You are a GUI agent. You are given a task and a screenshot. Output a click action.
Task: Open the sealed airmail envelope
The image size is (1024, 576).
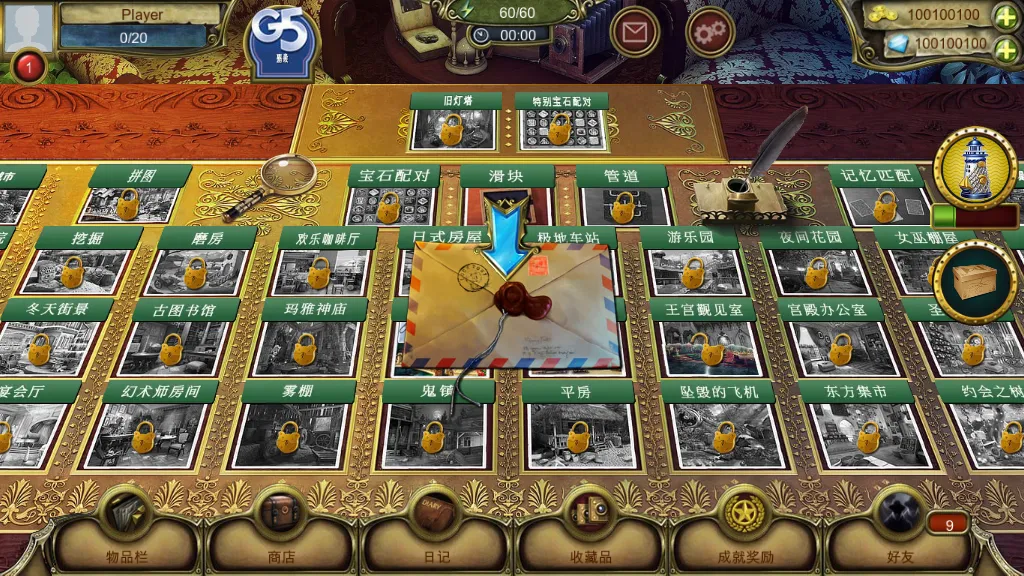click(510, 305)
